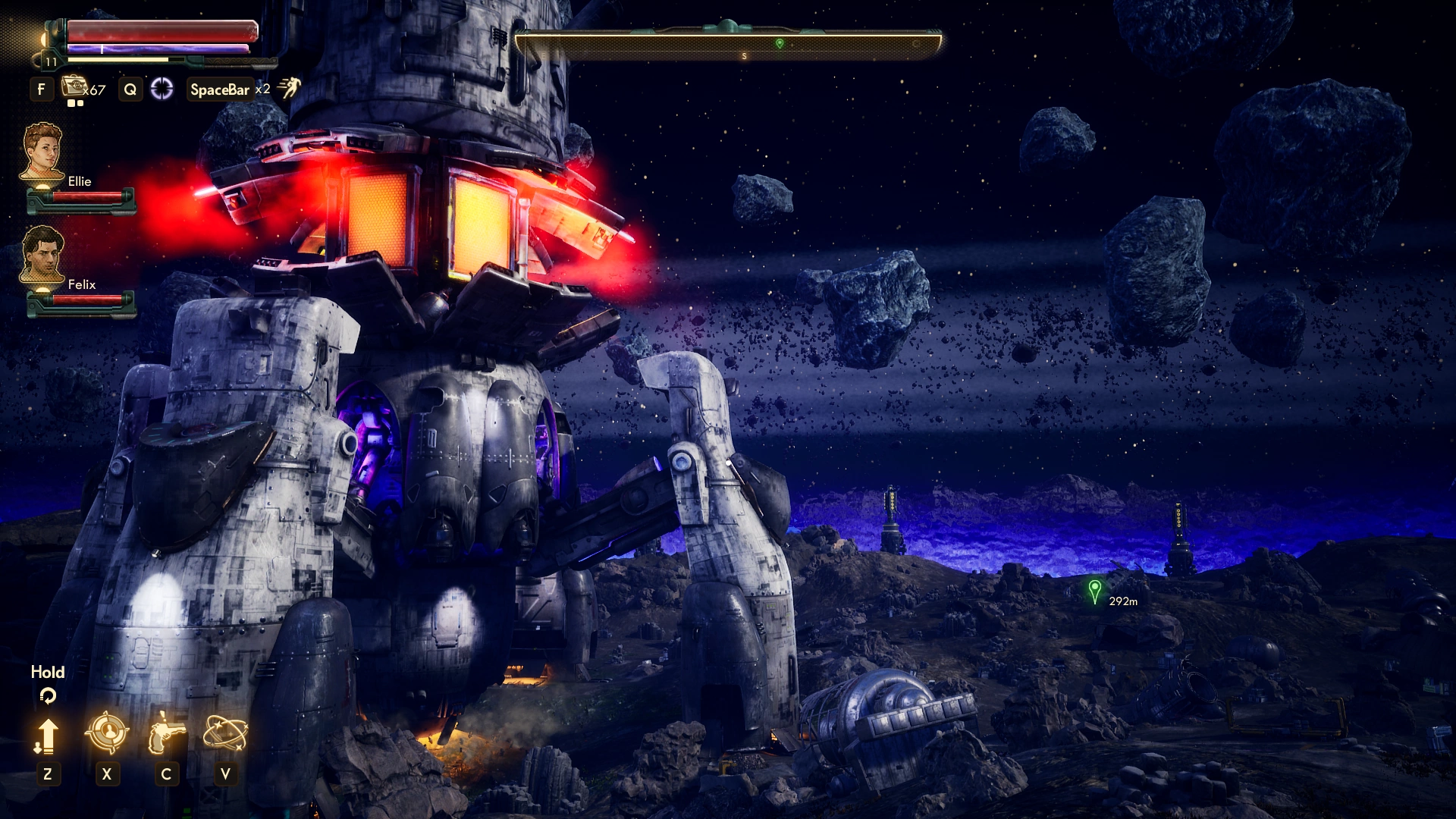Click the compass bar's green objective marker
The image size is (1456, 819).
point(780,43)
